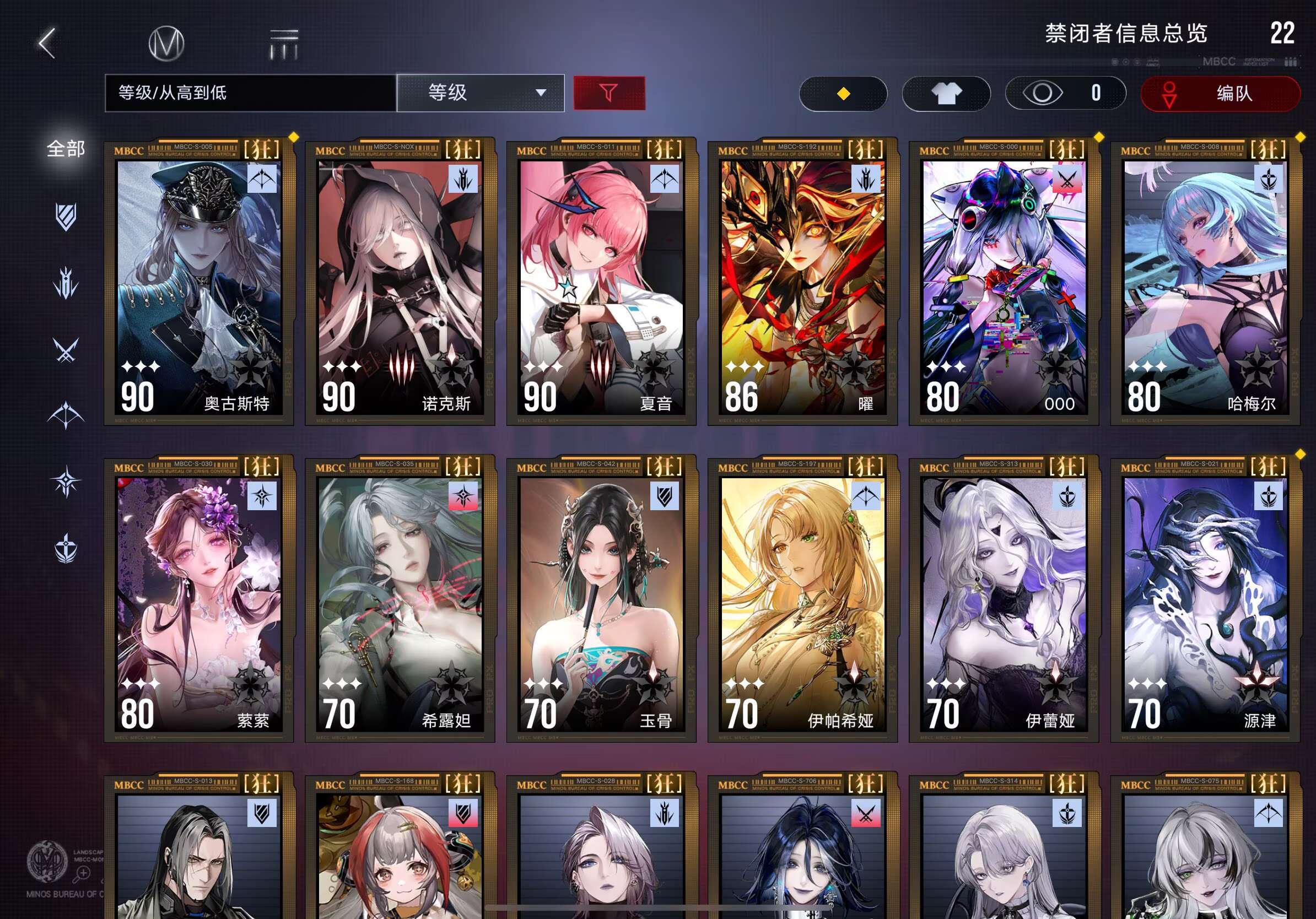The height and width of the screenshot is (919, 1316).
Task: Click the back arrow at top left
Action: coord(48,44)
